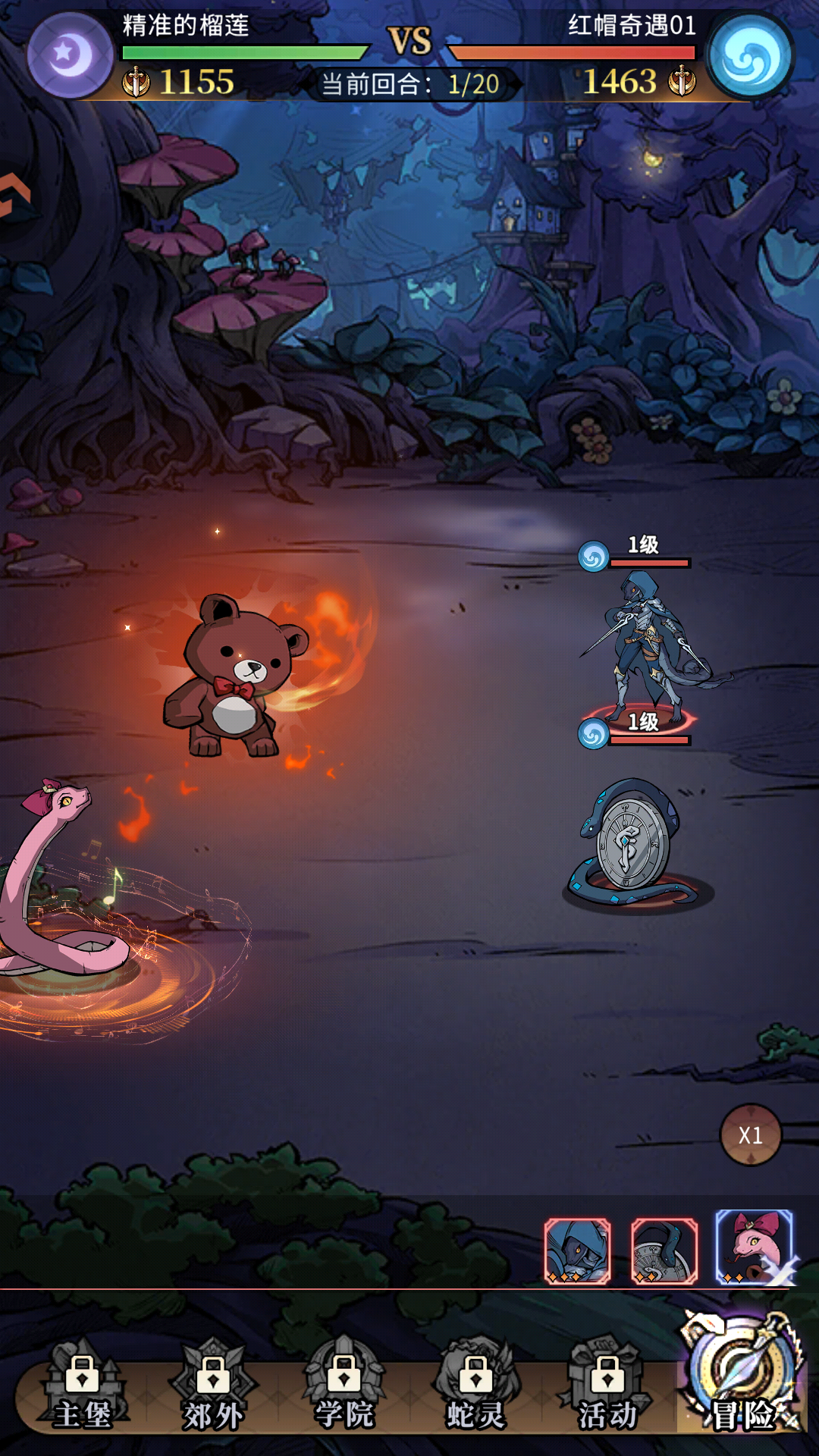Open the 主堡 main castle tab
This screenshot has height=1456, width=819.
82,1393
